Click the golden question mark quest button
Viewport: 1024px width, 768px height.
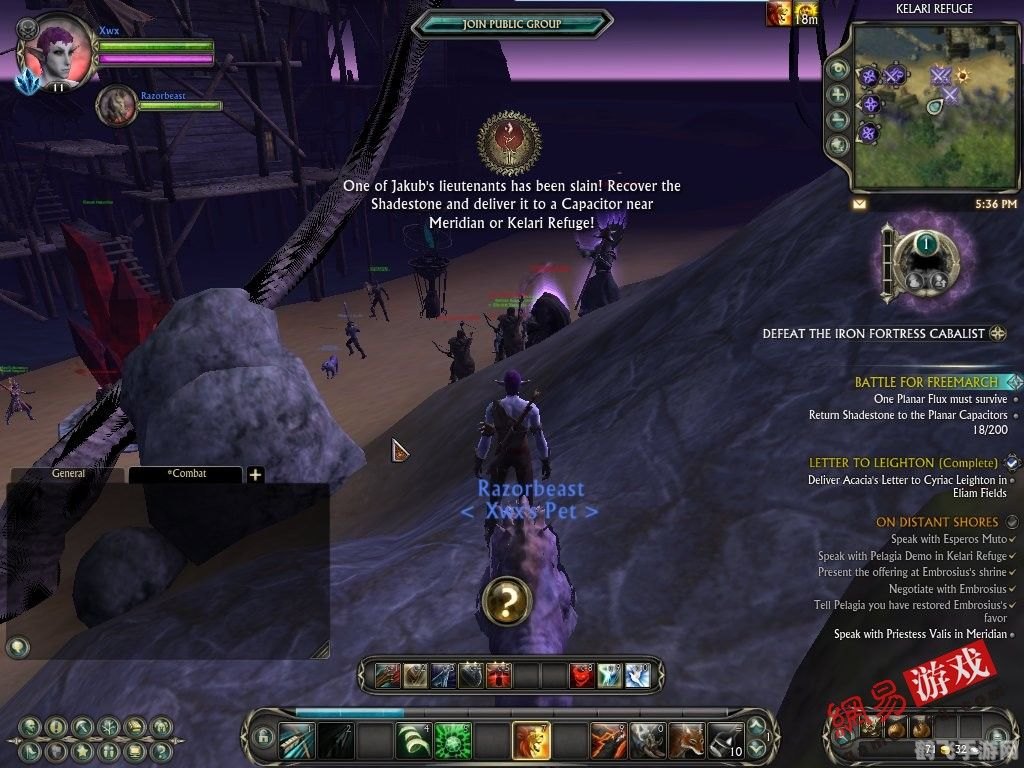(506, 601)
